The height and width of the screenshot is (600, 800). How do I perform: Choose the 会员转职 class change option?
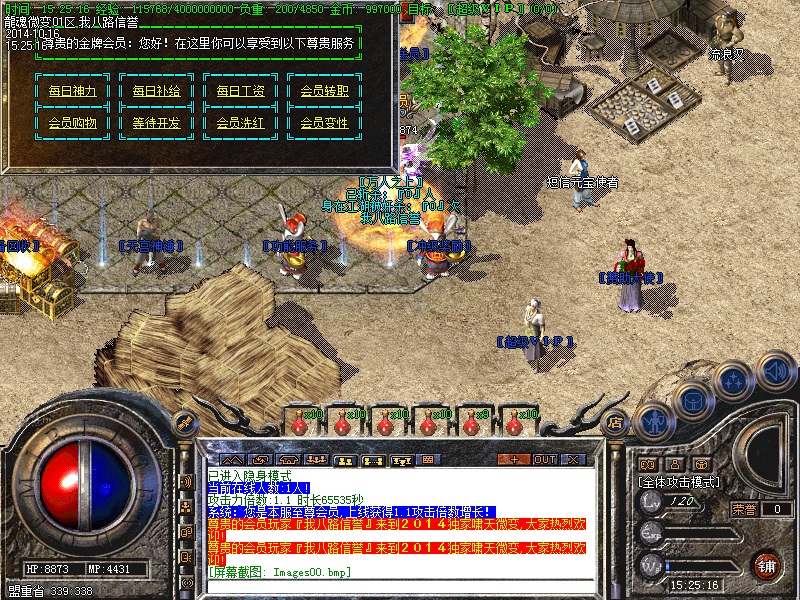click(324, 91)
